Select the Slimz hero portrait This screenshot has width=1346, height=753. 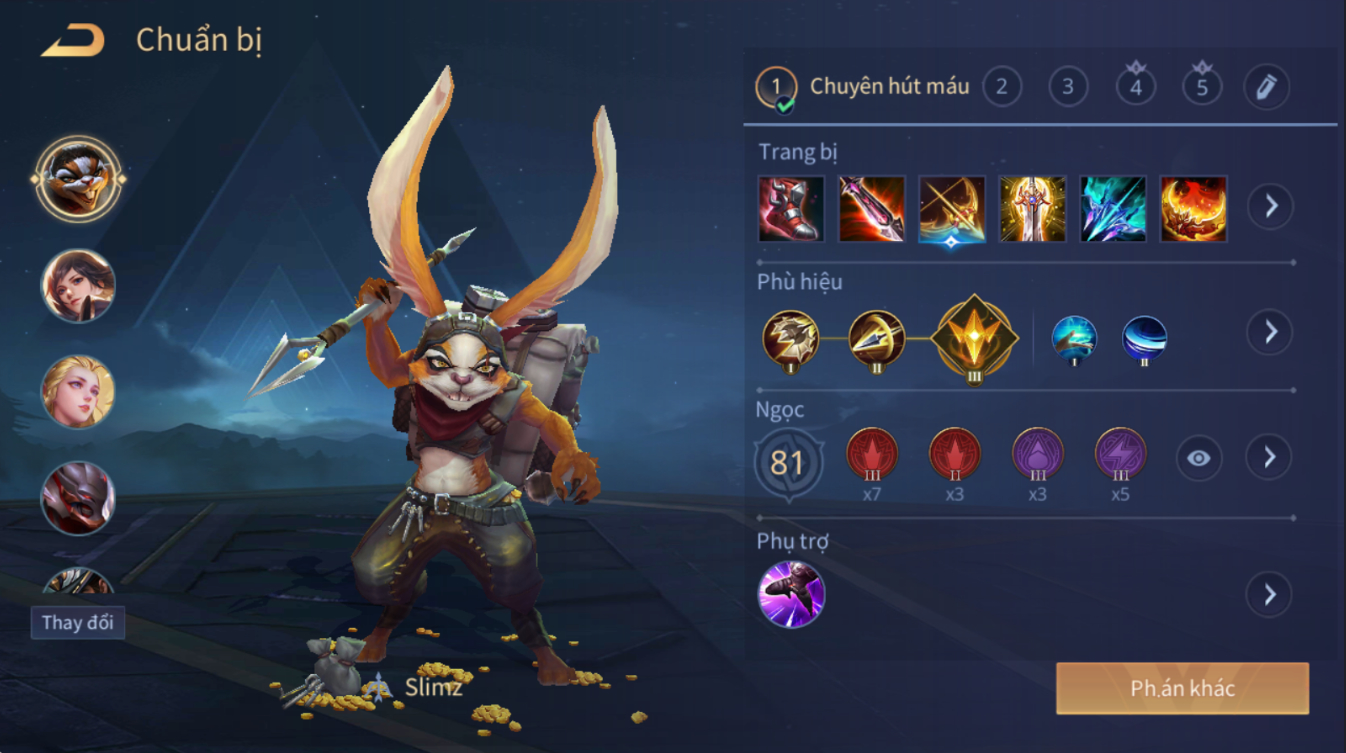click(78, 179)
